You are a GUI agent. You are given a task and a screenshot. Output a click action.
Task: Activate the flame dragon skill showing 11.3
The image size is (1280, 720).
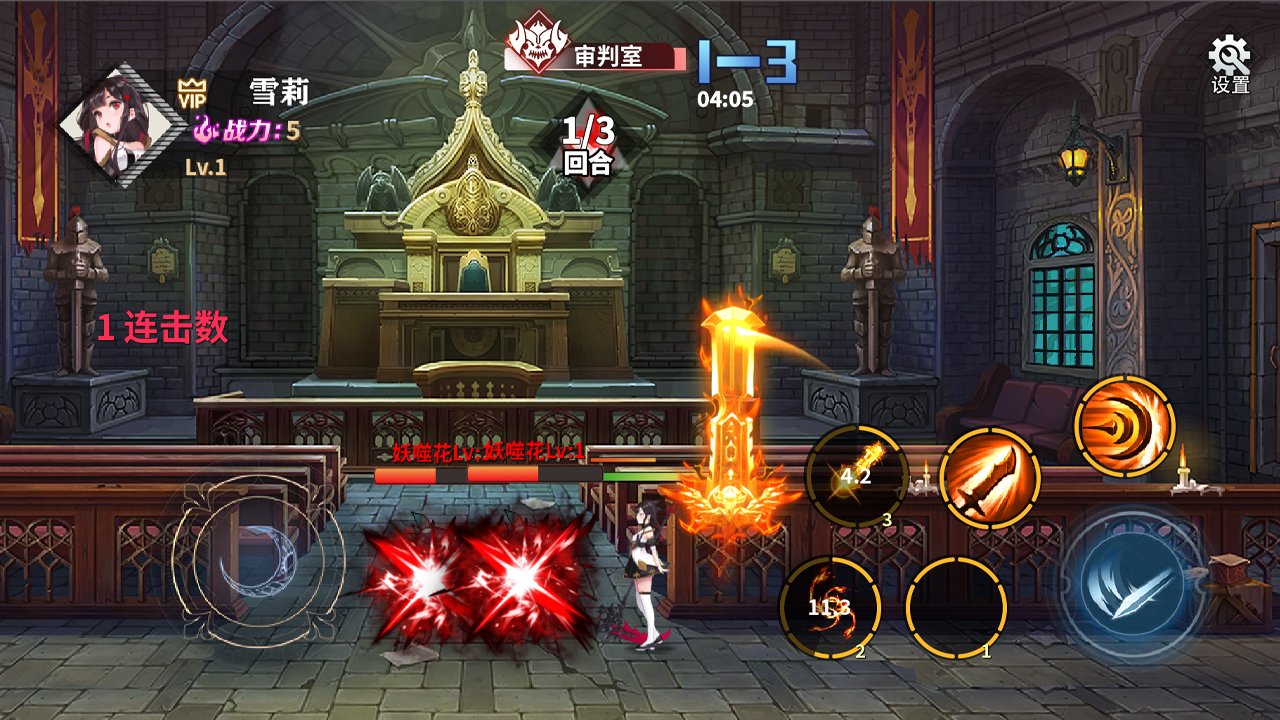830,607
